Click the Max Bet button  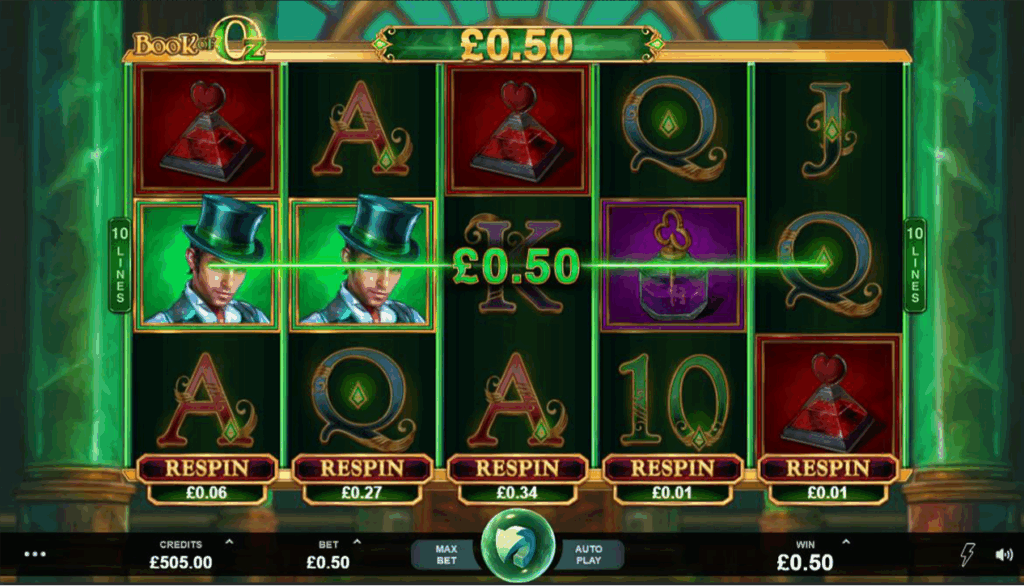coord(447,555)
